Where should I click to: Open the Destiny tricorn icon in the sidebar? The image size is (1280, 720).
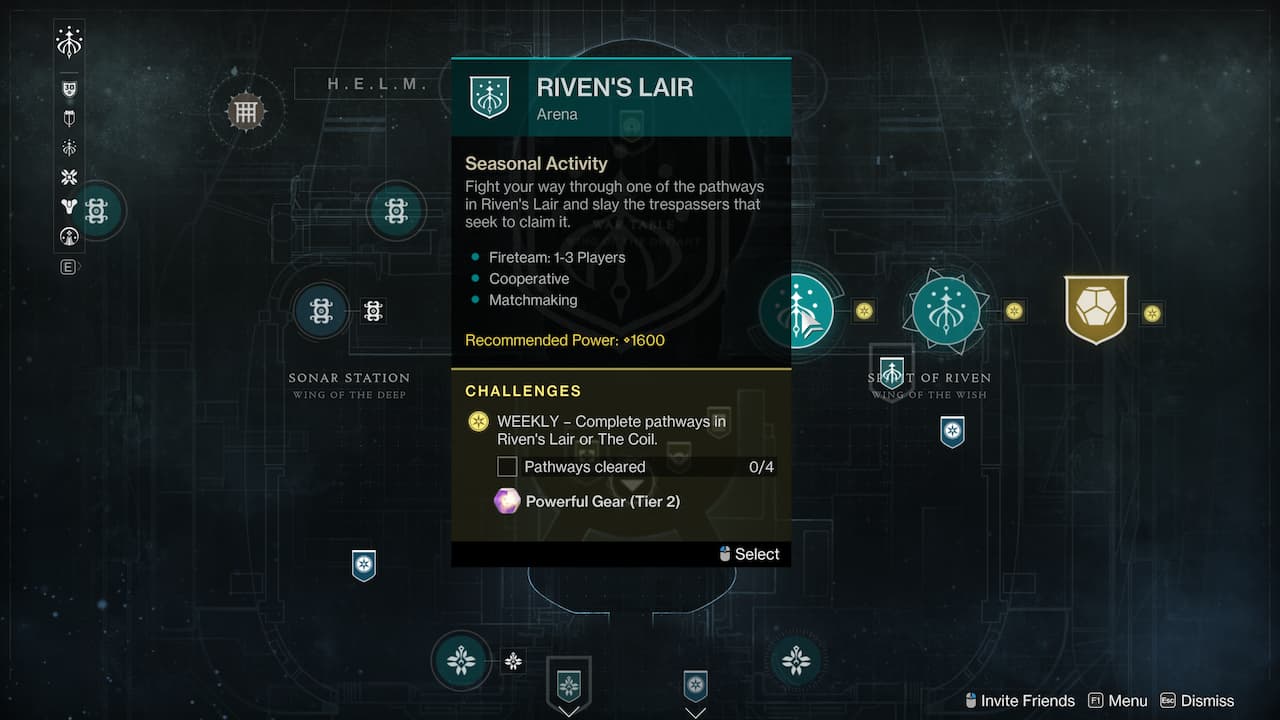pos(69,207)
